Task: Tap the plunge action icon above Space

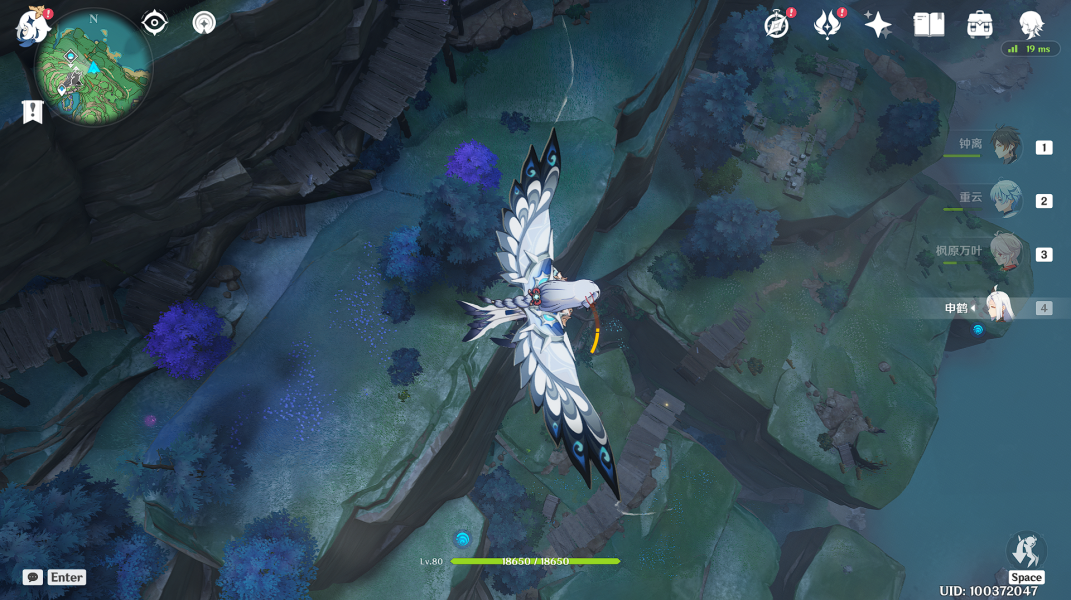Action: [1026, 551]
